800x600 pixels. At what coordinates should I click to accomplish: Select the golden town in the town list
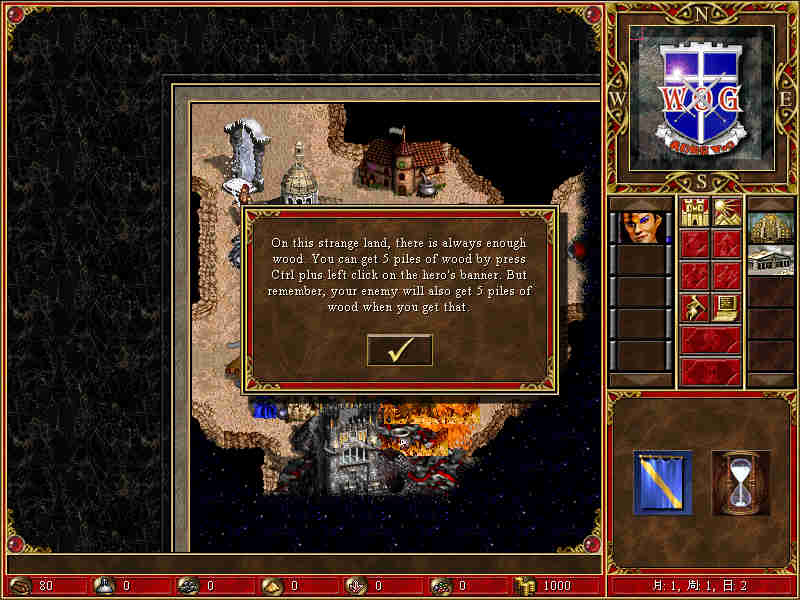[770, 228]
